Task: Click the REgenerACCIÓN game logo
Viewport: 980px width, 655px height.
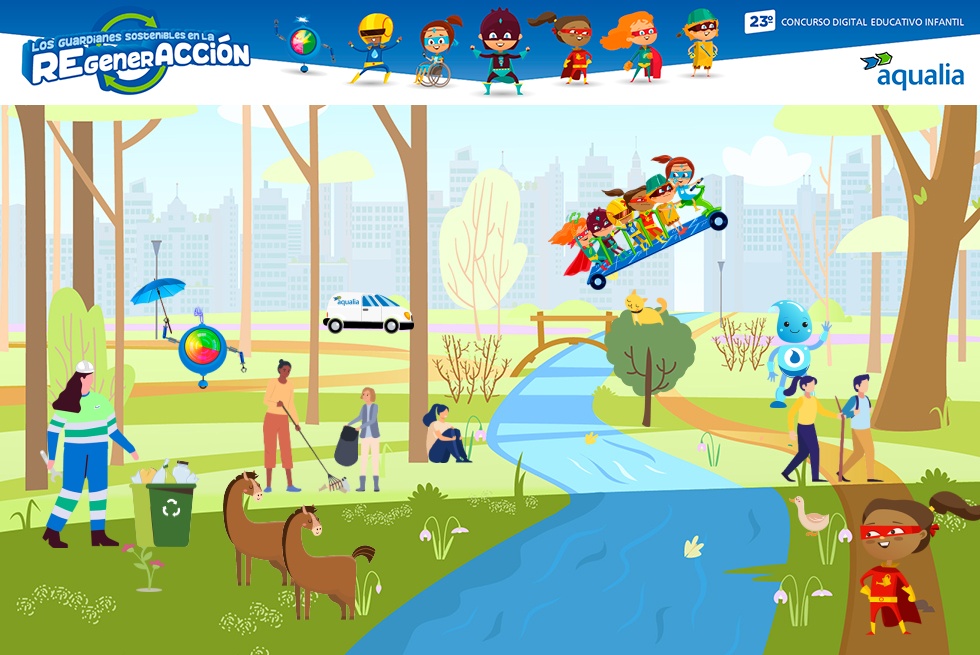Action: (137, 55)
